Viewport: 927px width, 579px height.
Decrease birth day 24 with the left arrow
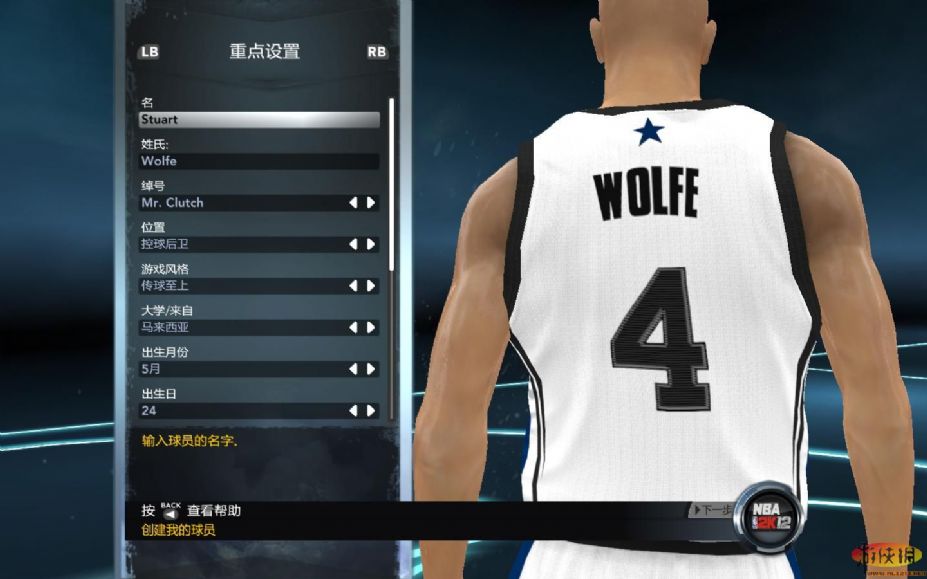353,411
